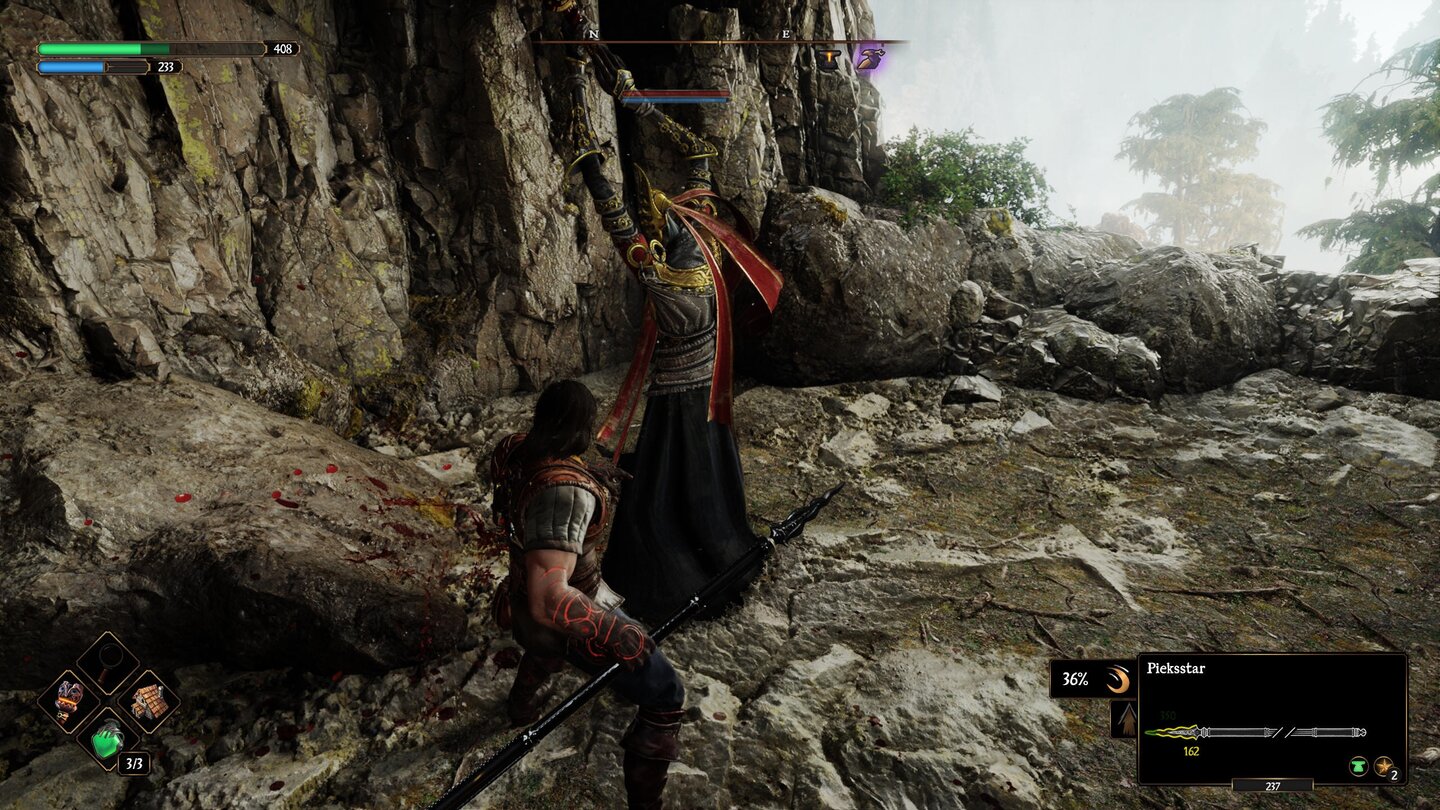Click the 237 counter at bottom right
This screenshot has width=1440, height=810.
1273,784
